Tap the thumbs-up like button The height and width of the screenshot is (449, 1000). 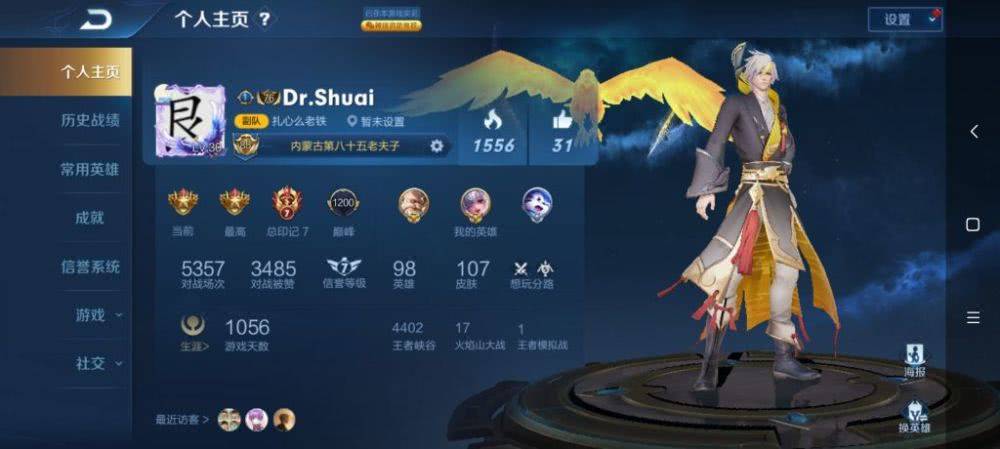pyautogui.click(x=562, y=121)
